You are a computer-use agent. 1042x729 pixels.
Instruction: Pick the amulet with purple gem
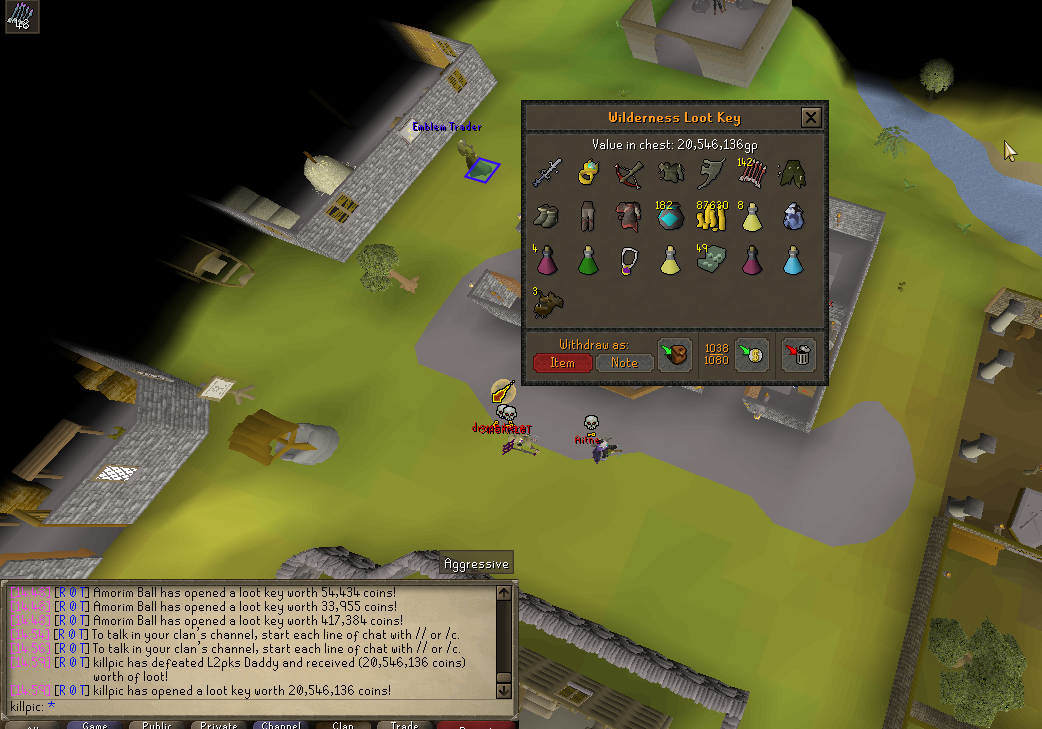629,260
